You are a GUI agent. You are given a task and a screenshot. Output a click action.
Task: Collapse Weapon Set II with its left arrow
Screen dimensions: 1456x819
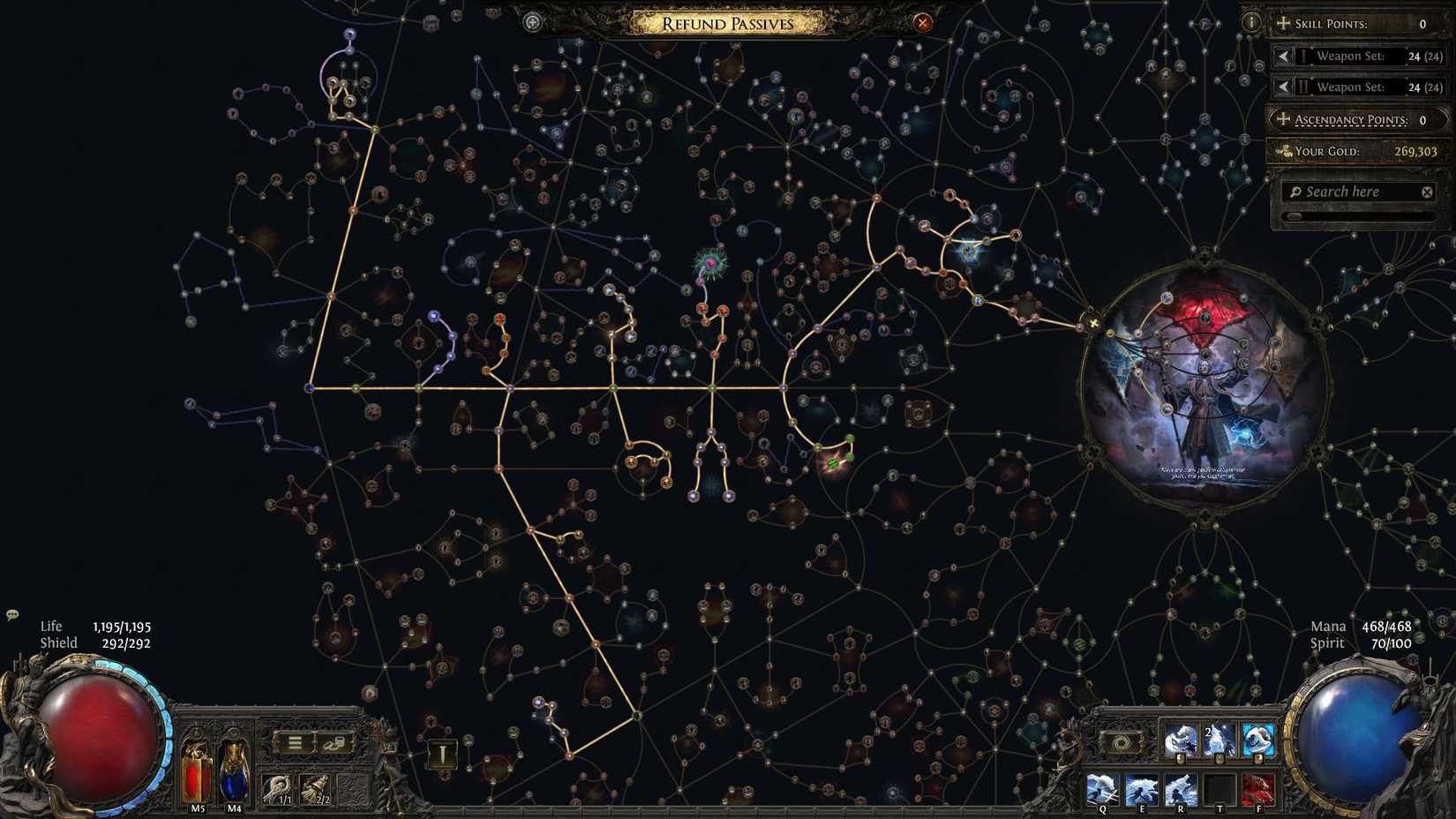coord(1285,86)
